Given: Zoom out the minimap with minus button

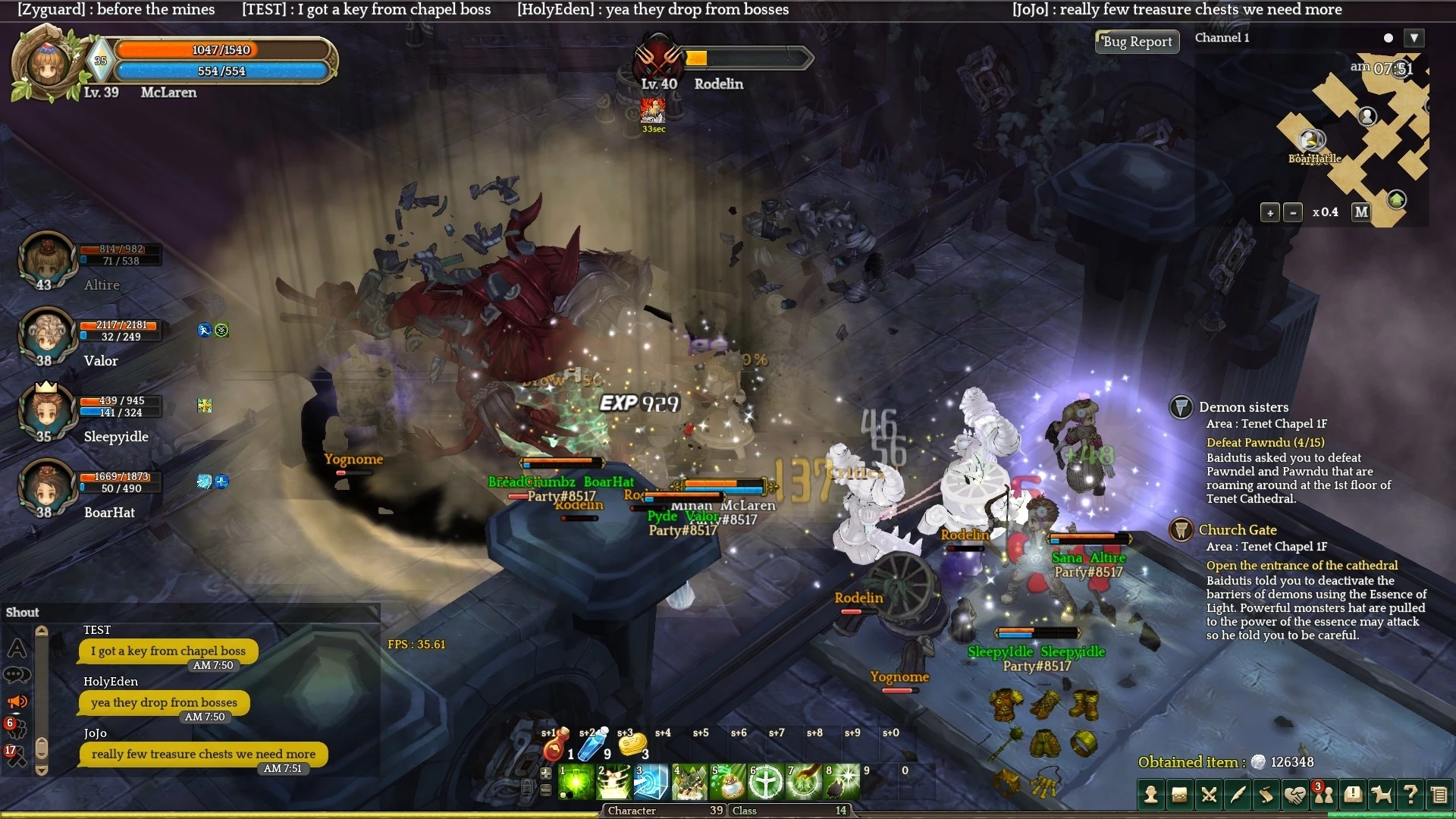Looking at the screenshot, I should click(x=1293, y=213).
